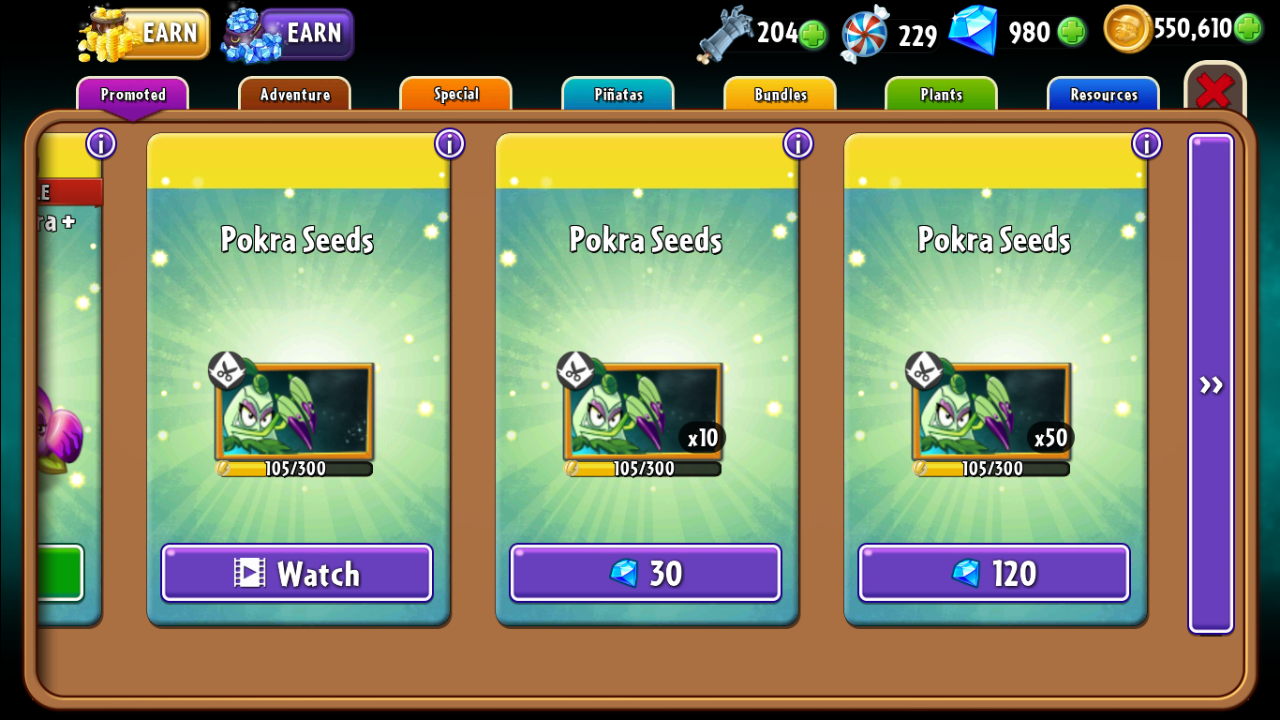Watch an ad for Pokra Seeds
Image resolution: width=1280 pixels, height=720 pixels.
pyautogui.click(x=297, y=573)
